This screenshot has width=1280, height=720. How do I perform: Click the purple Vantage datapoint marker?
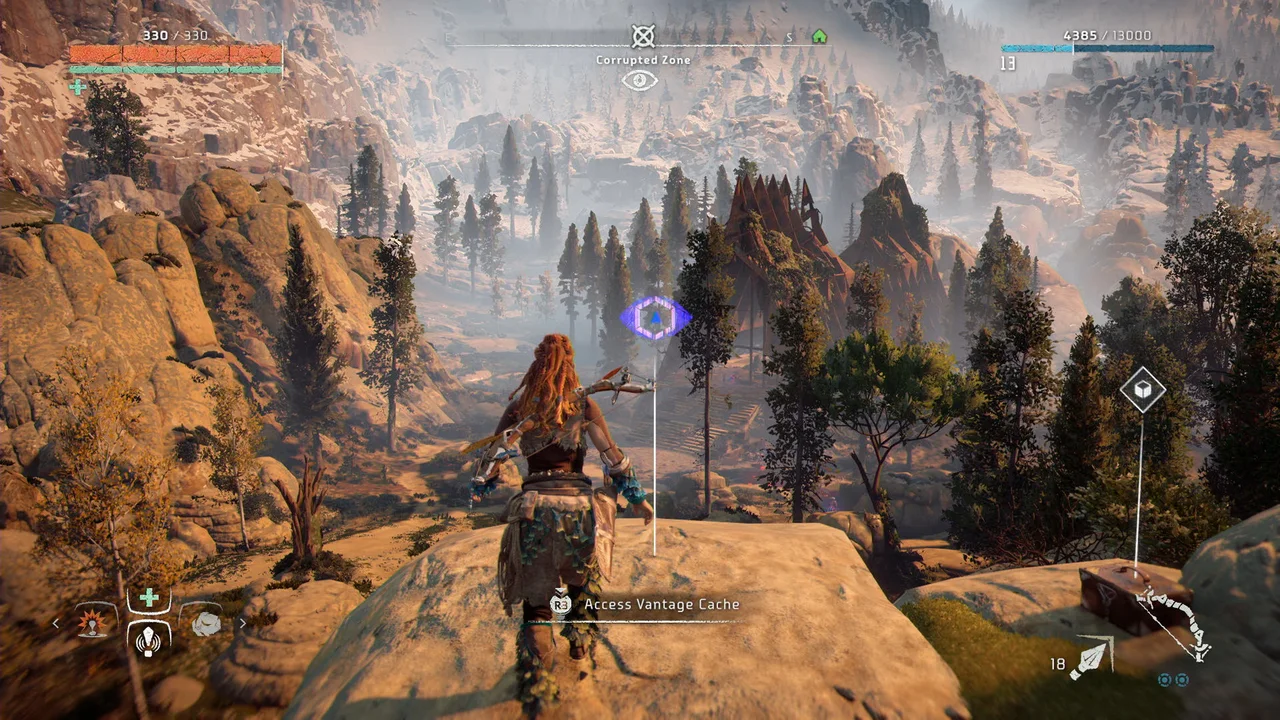tap(656, 318)
